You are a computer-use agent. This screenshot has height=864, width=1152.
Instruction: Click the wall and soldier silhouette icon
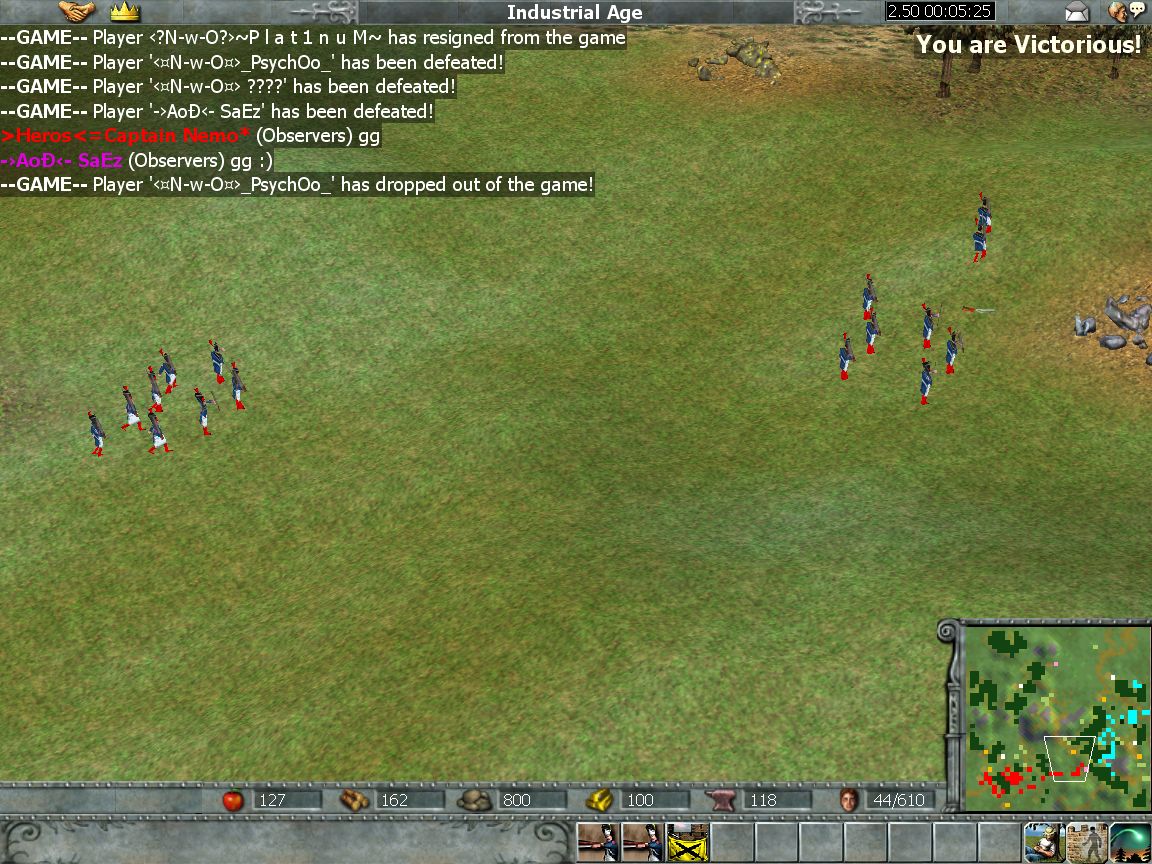point(1087,843)
